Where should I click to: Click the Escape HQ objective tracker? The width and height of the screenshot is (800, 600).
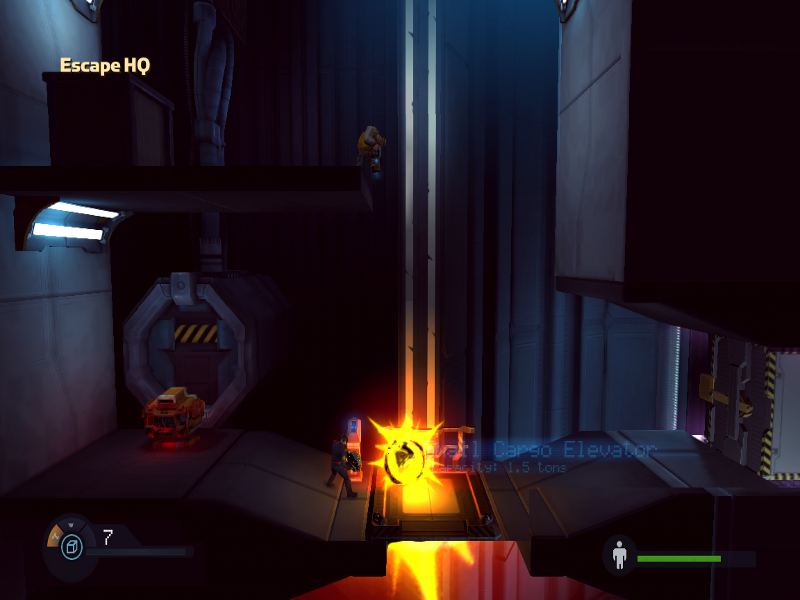pos(105,66)
